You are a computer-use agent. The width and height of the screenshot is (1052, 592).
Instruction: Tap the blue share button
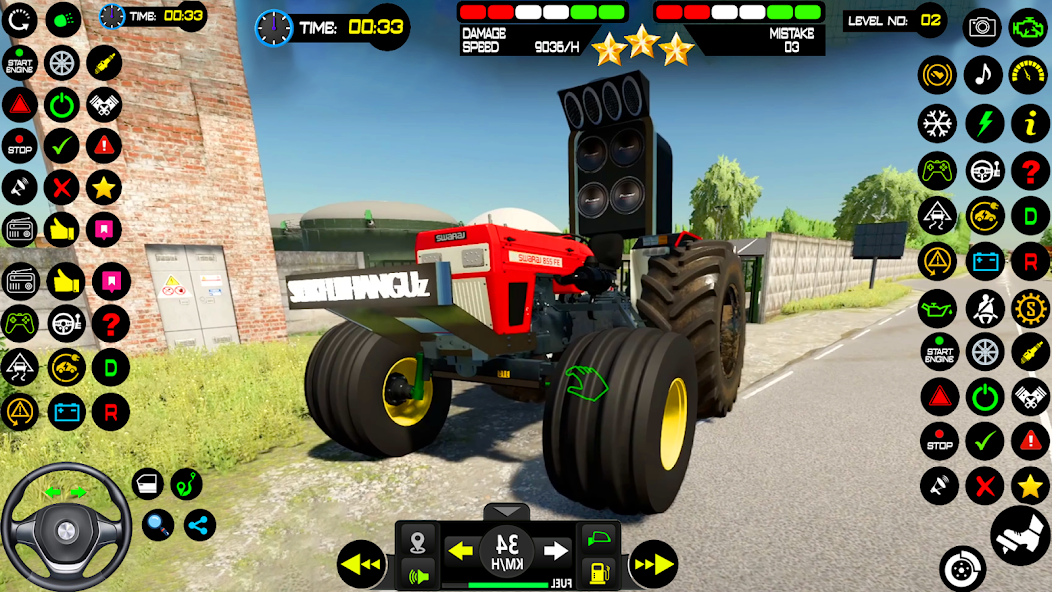(199, 524)
